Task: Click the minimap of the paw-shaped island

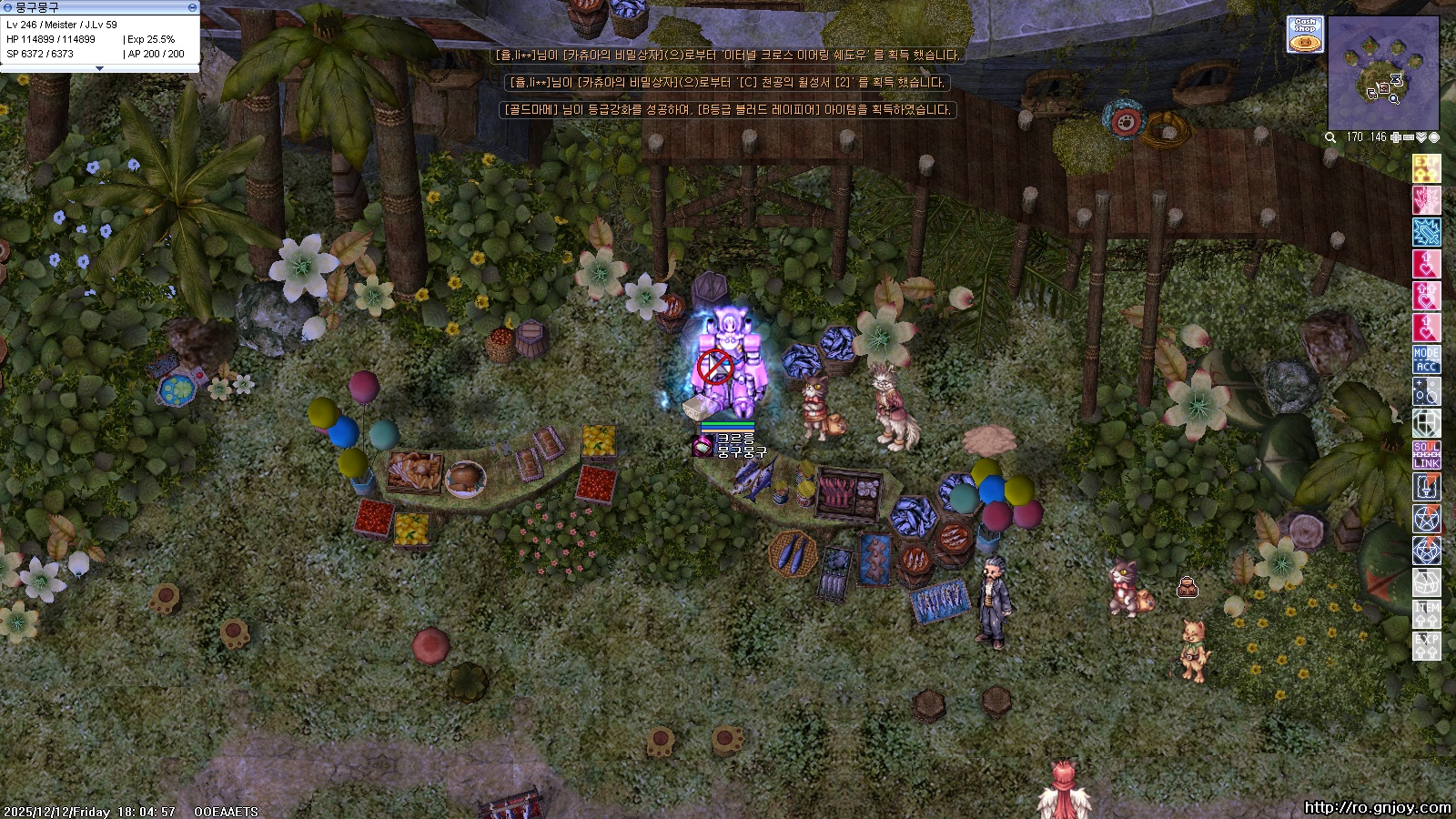Action: click(1382, 74)
